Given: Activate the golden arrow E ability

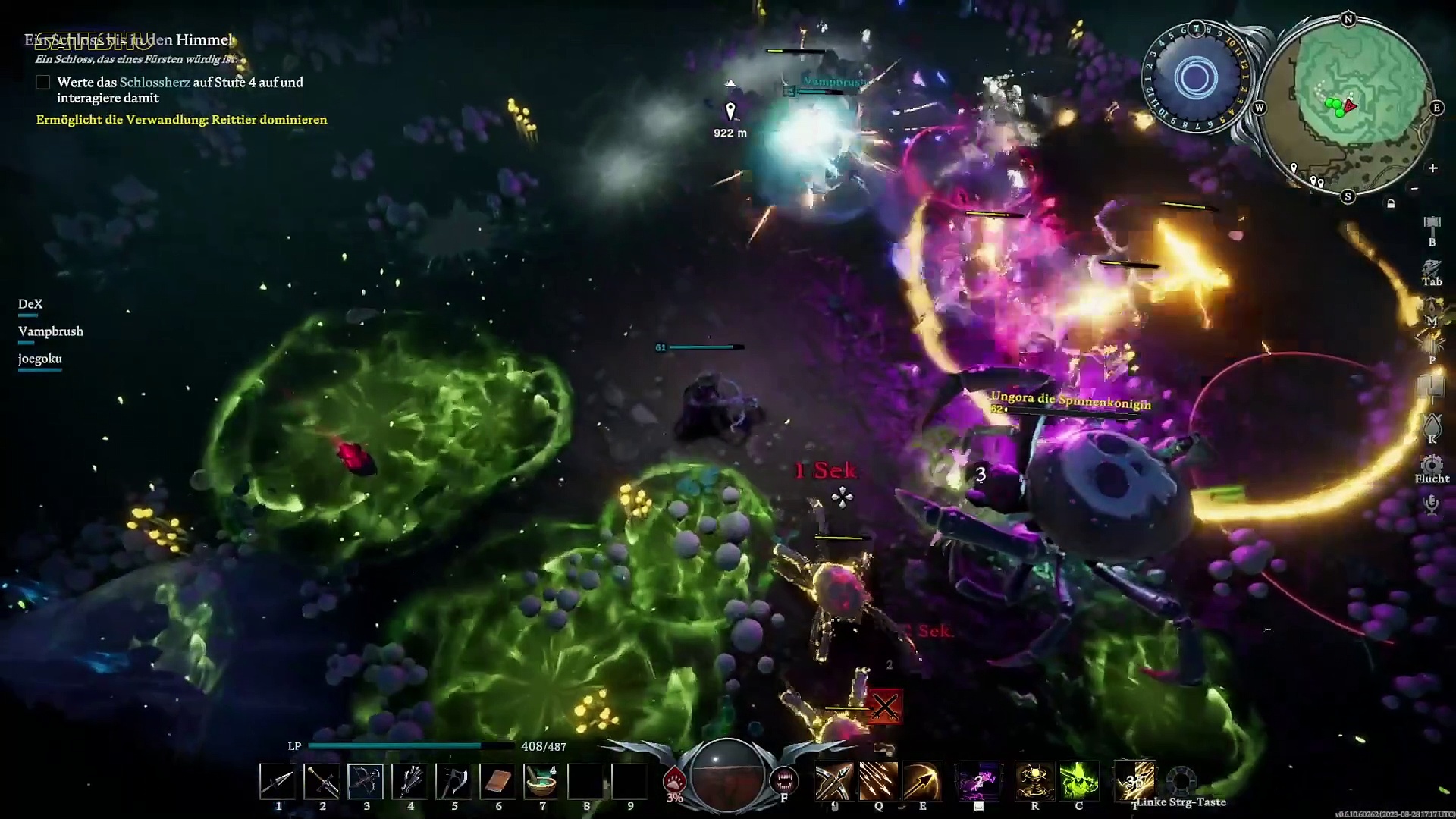Looking at the screenshot, I should (x=922, y=781).
